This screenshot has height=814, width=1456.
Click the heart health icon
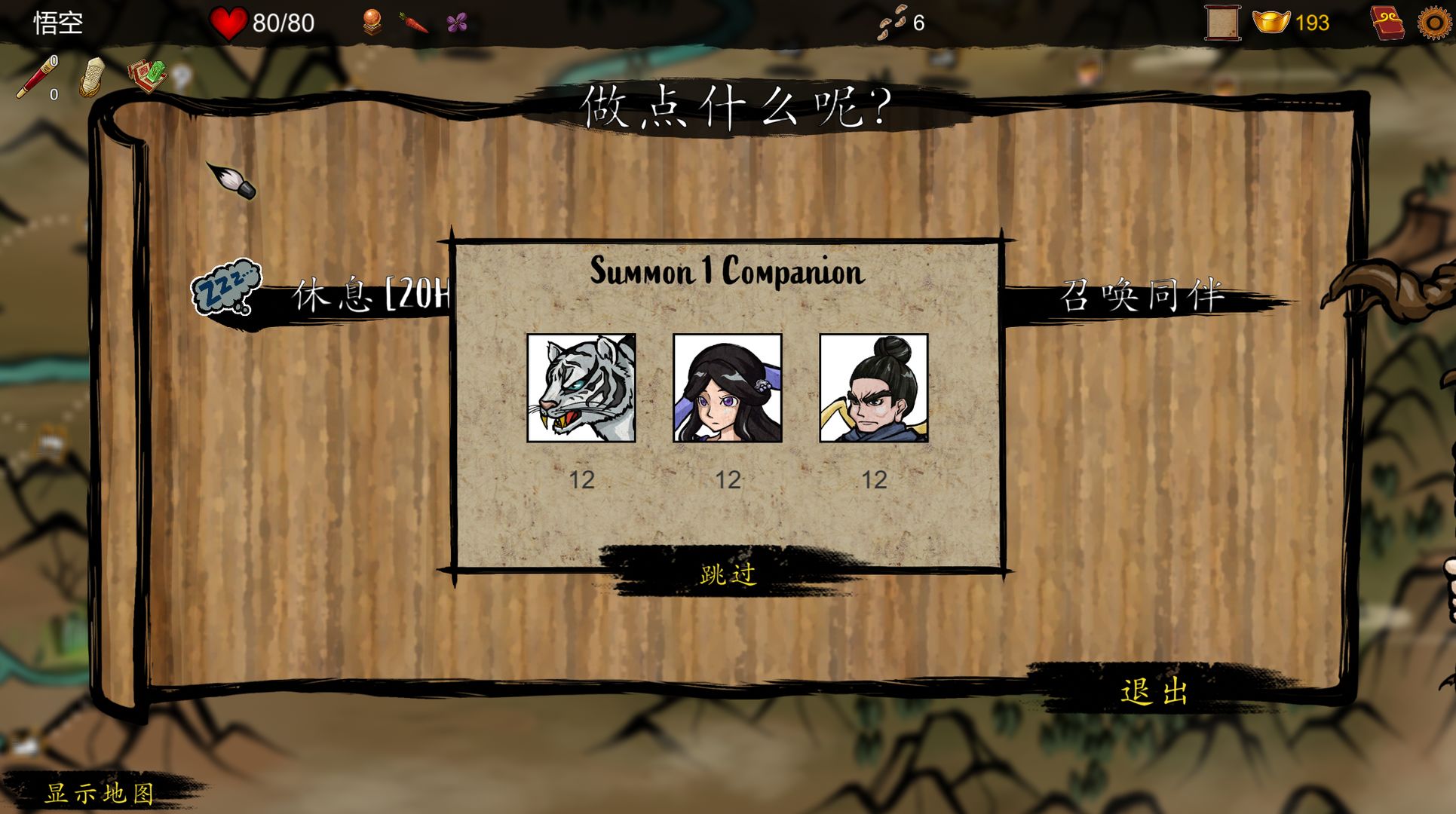coord(228,23)
